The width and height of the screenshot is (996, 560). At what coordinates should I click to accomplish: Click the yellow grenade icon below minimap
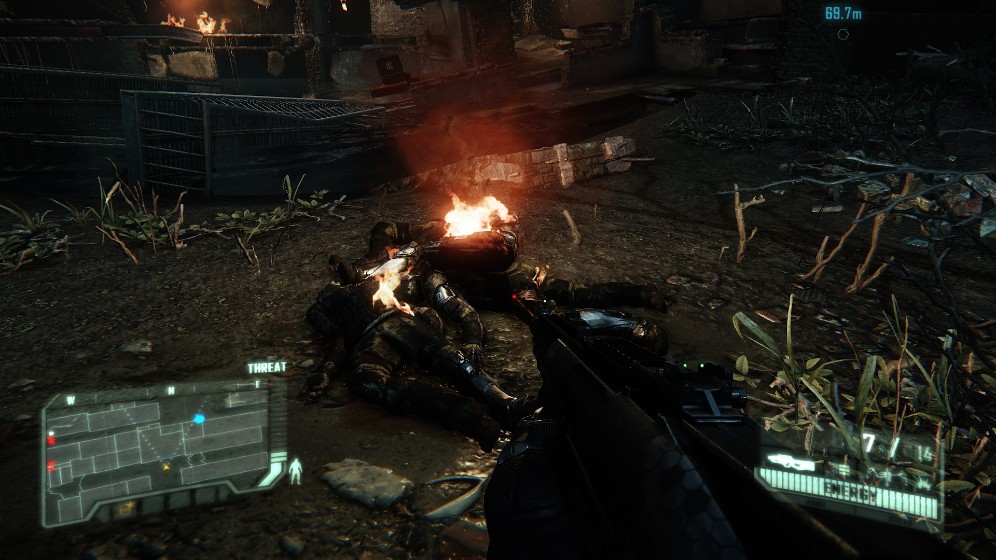point(126,508)
